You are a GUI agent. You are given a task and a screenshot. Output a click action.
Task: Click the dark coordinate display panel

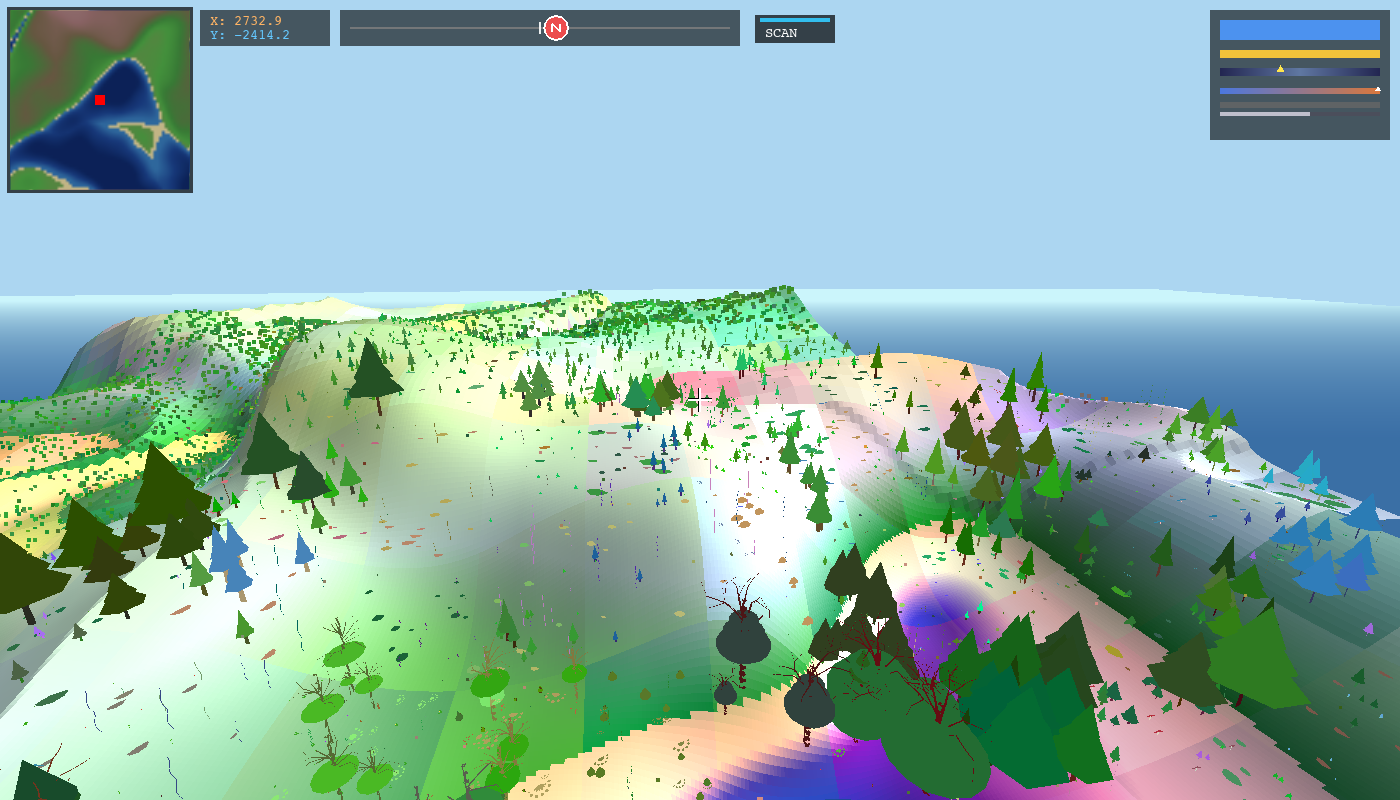point(265,28)
